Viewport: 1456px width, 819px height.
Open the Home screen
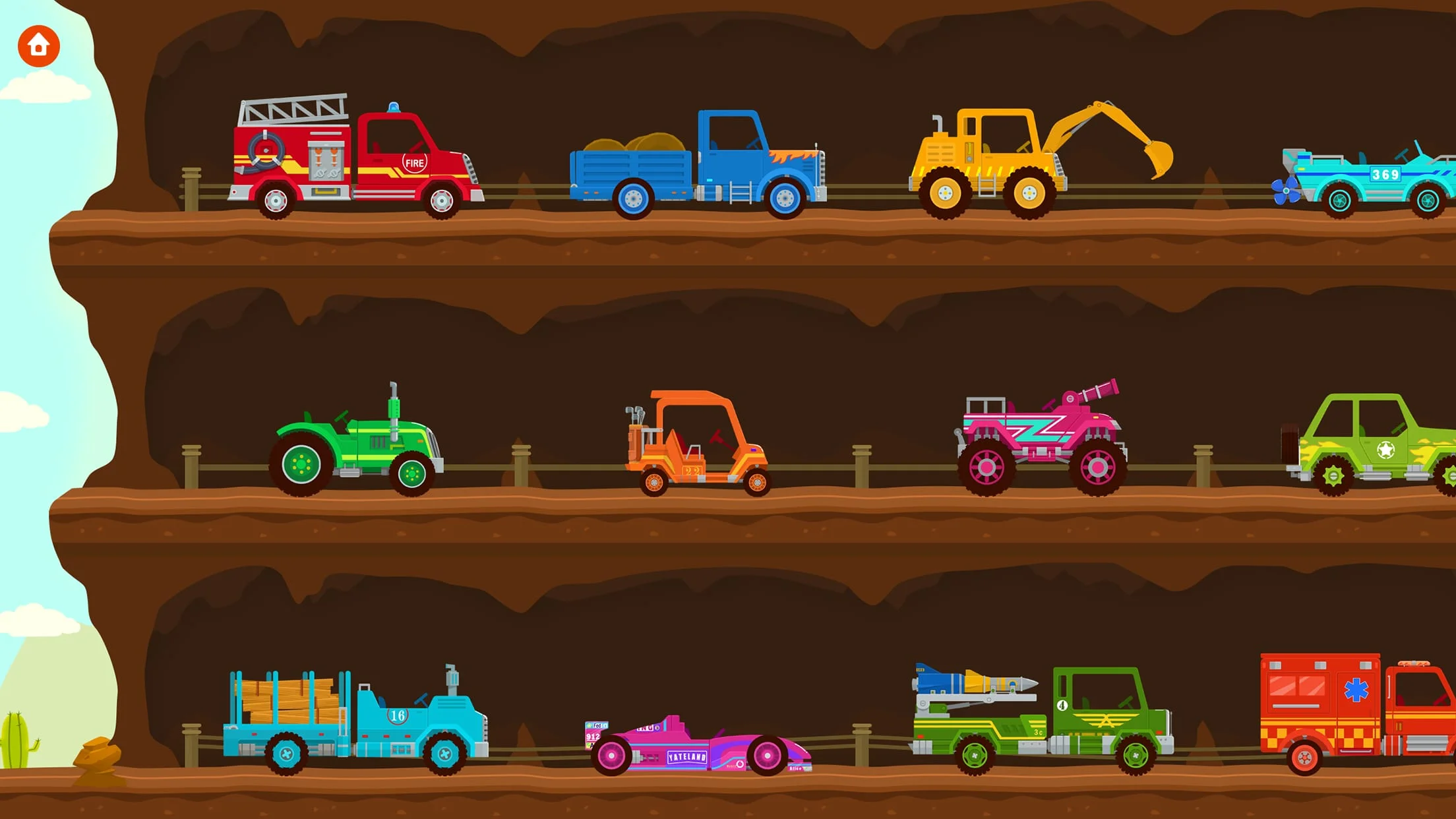(38, 45)
